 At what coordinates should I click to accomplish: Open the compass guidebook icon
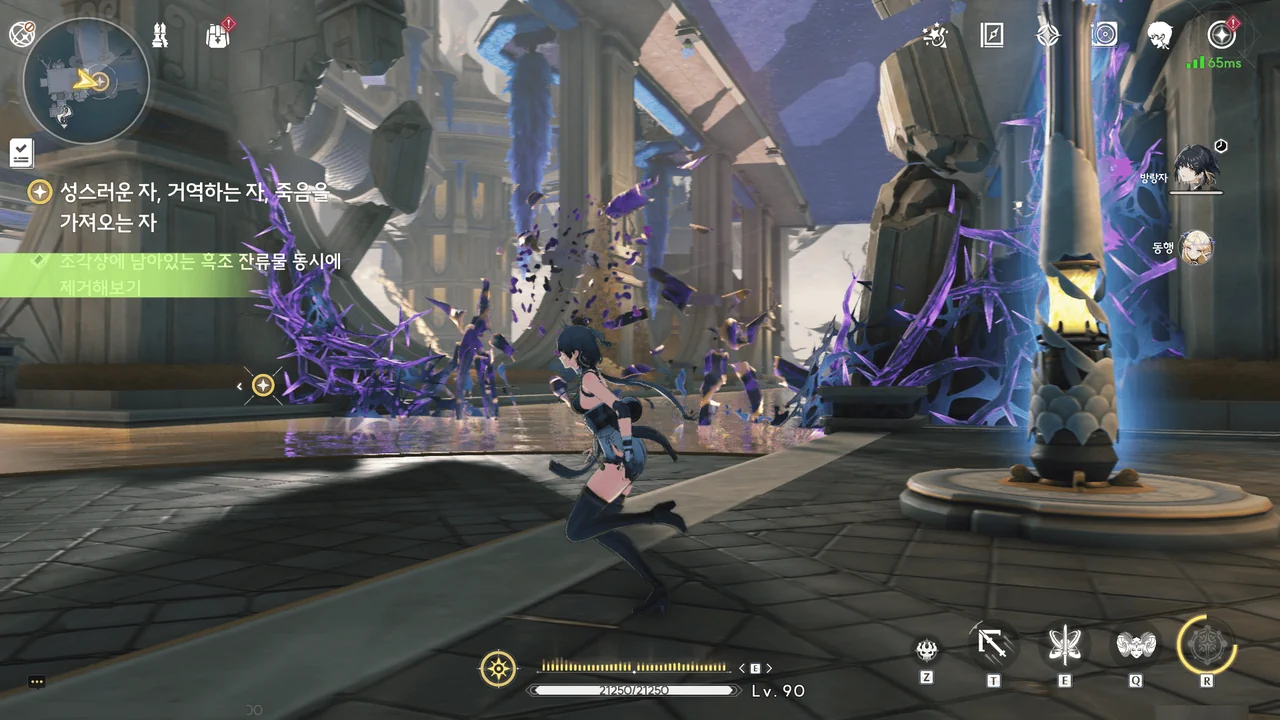tap(991, 35)
